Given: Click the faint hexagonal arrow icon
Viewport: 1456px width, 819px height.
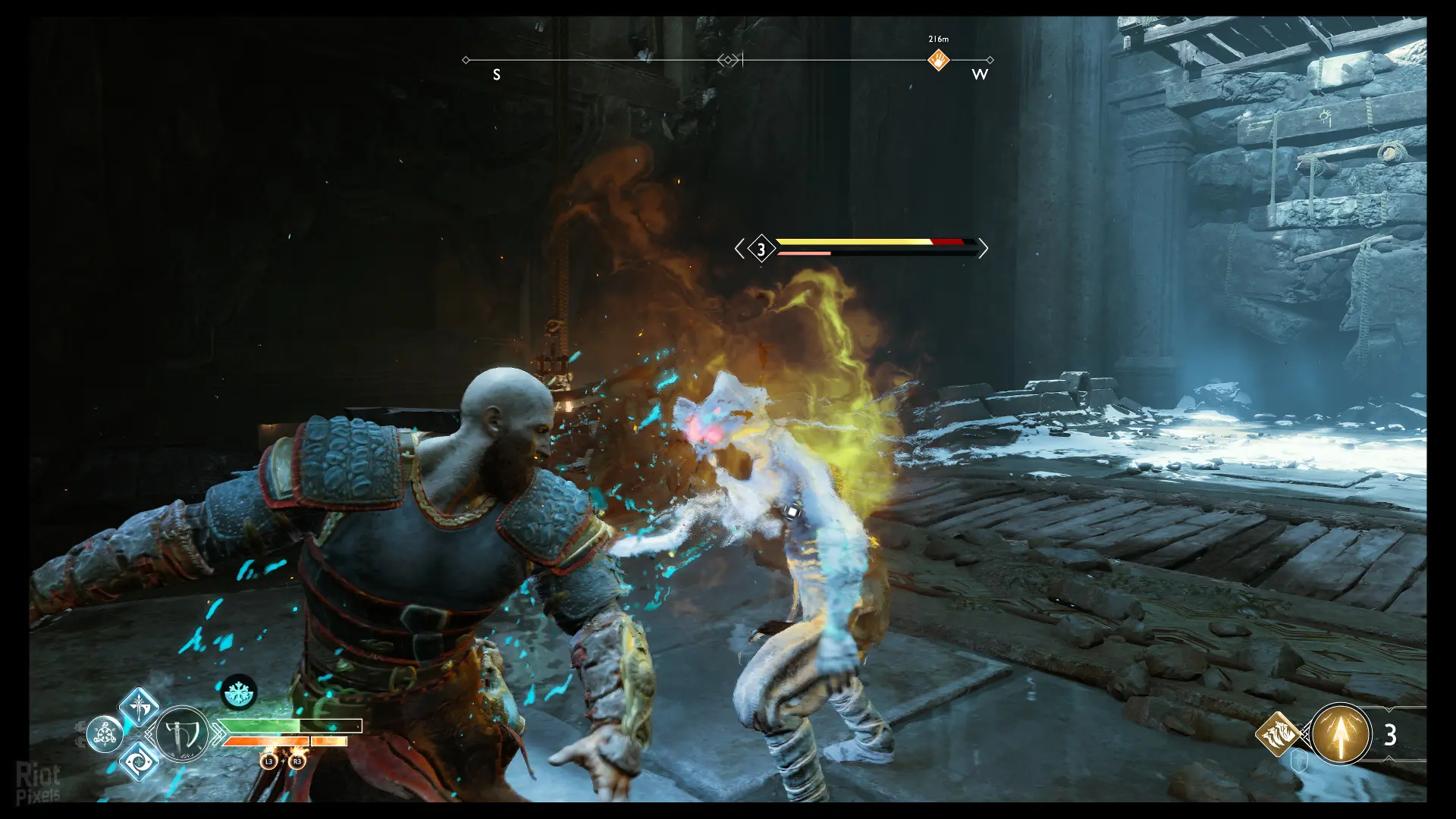Looking at the screenshot, I should pos(1299,761).
